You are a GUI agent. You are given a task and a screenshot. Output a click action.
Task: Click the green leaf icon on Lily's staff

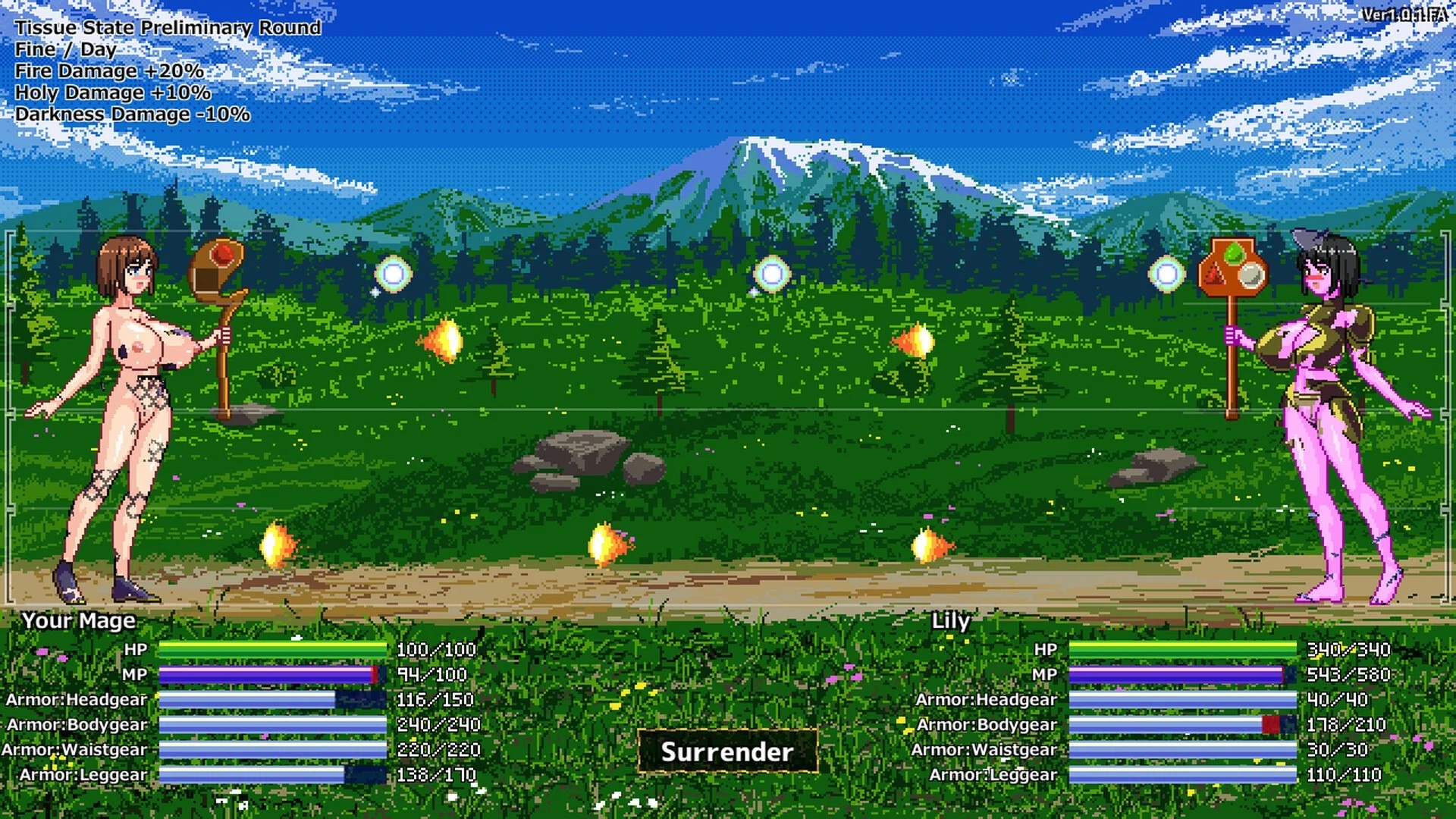coord(1235,252)
